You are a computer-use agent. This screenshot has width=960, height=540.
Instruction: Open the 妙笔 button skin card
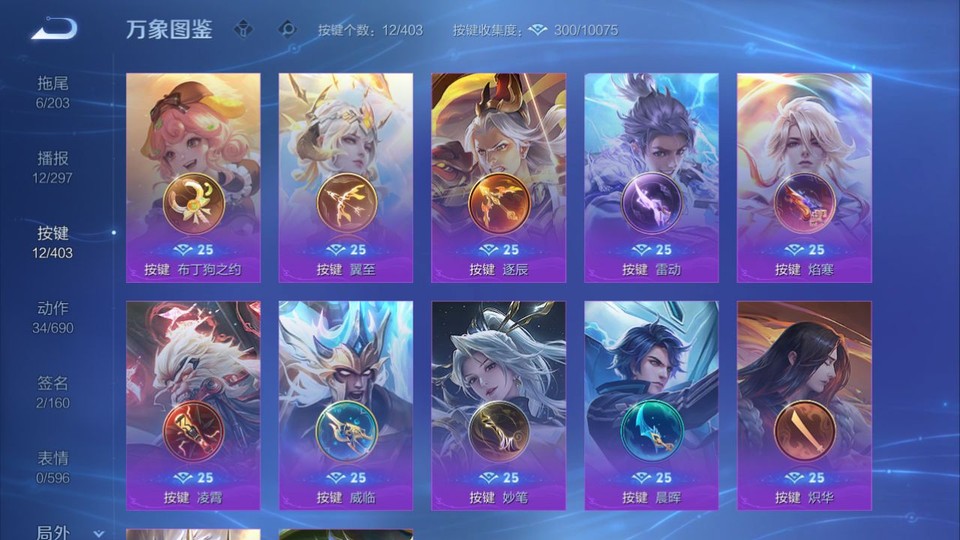tap(498, 405)
